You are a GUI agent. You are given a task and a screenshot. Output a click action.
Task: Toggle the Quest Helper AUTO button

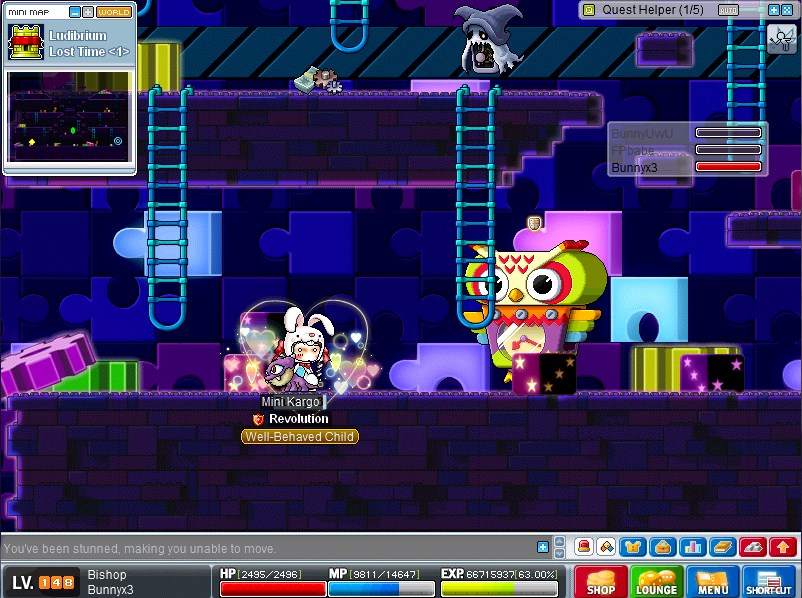[x=729, y=10]
